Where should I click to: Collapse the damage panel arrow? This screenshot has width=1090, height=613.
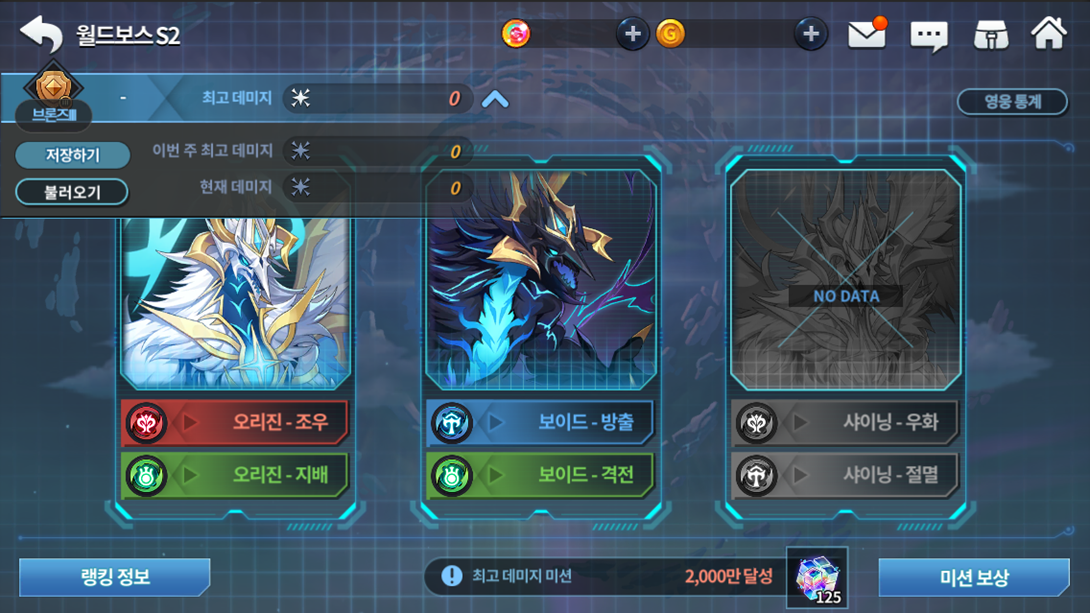coord(495,99)
